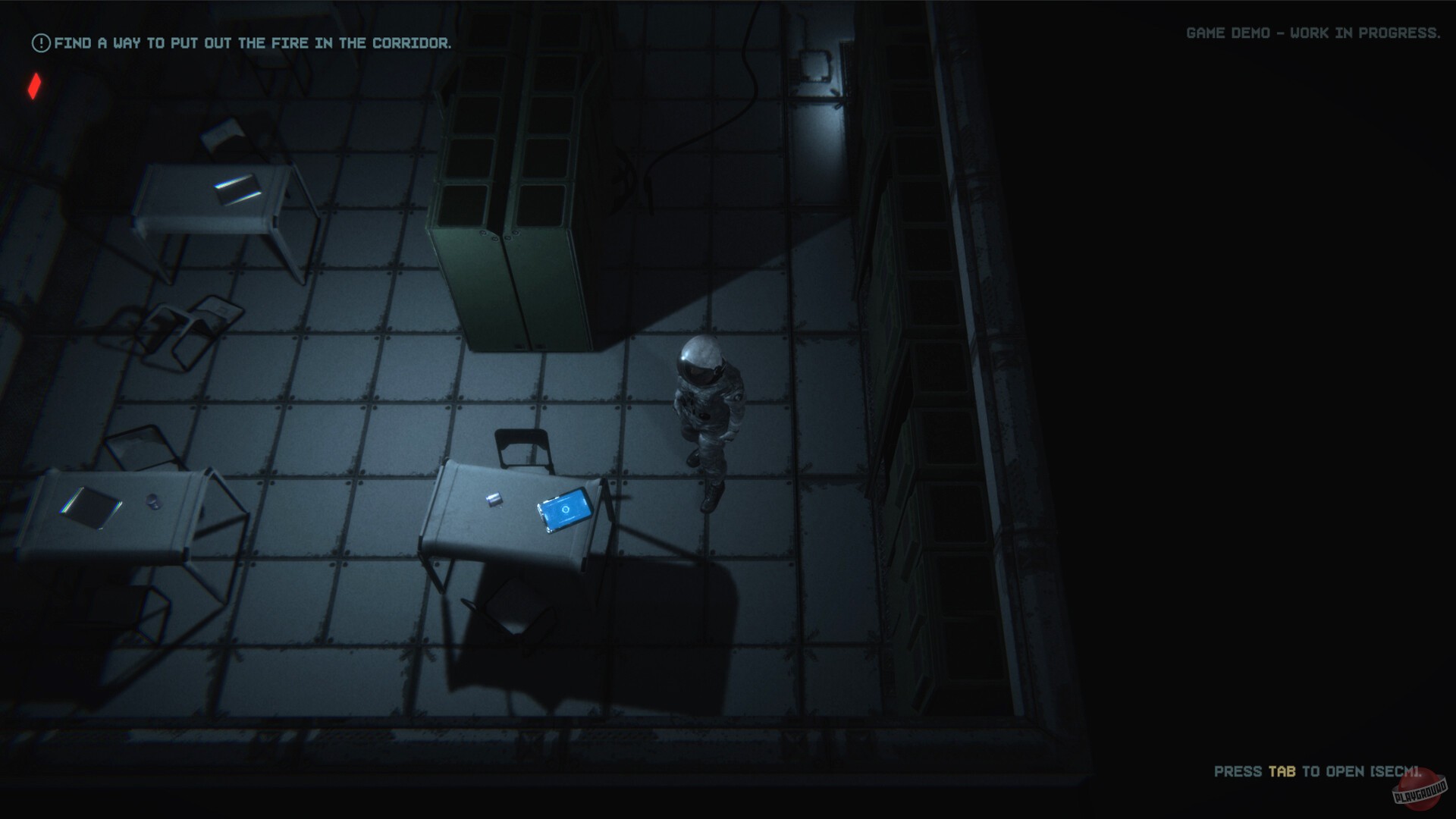This screenshot has height=819, width=1456.
Task: Open the electrical junction box on the wall
Action: coord(815,64)
